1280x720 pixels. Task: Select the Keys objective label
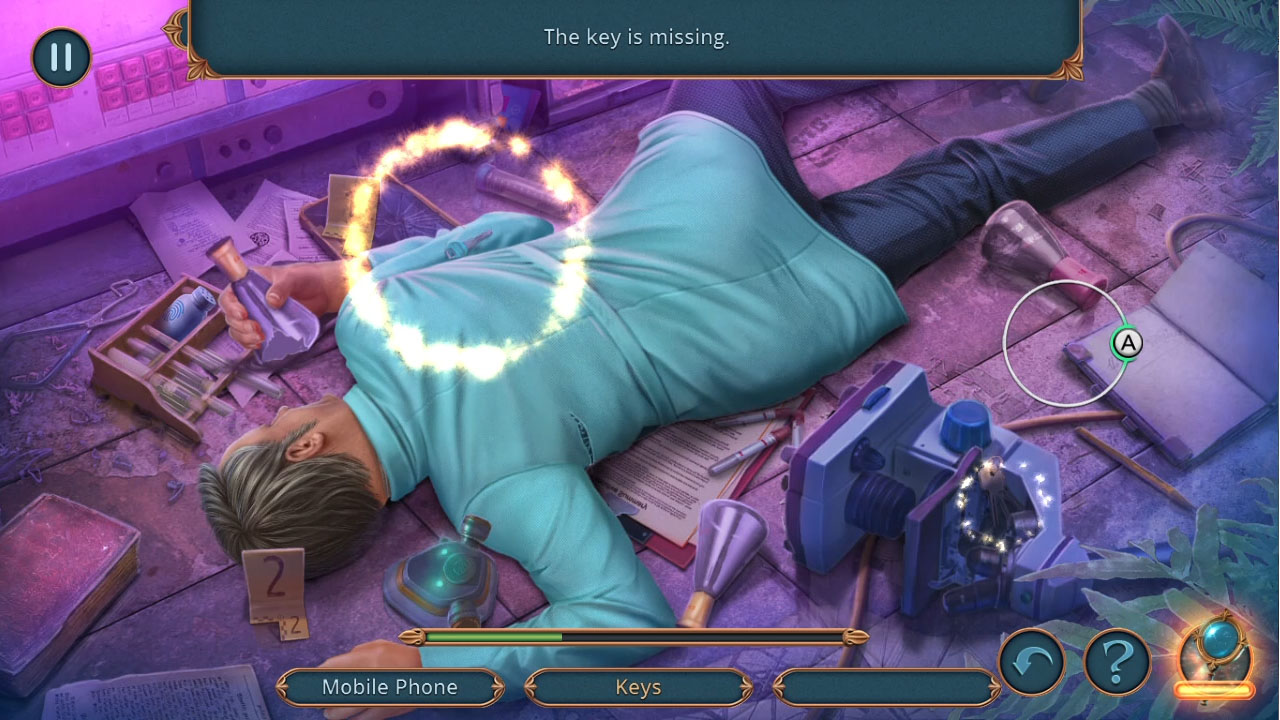point(638,687)
